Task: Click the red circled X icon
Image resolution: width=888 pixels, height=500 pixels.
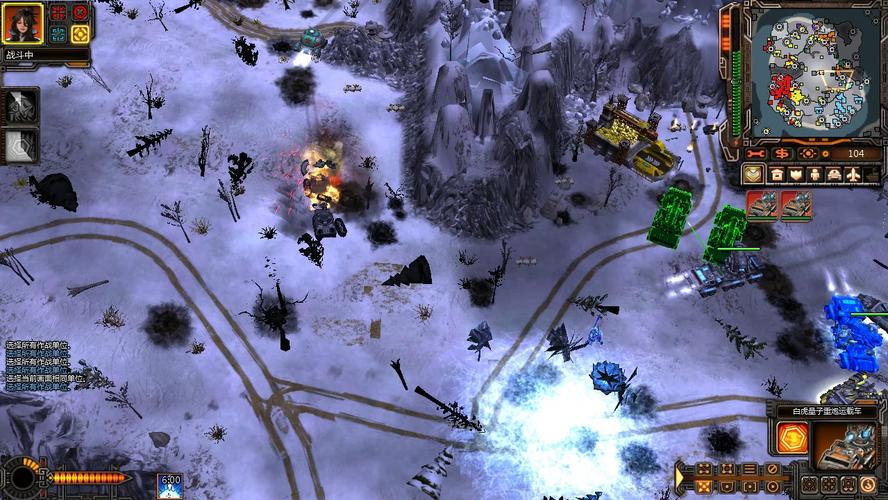Action: (80, 13)
